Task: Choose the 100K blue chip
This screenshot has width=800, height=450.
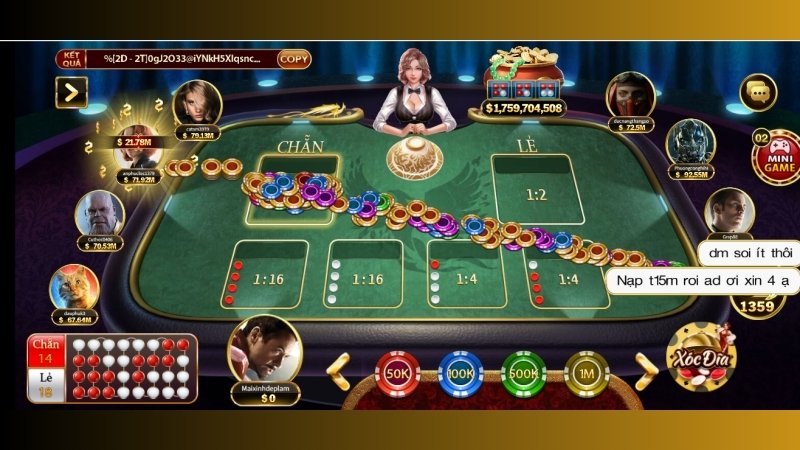Action: 460,373
